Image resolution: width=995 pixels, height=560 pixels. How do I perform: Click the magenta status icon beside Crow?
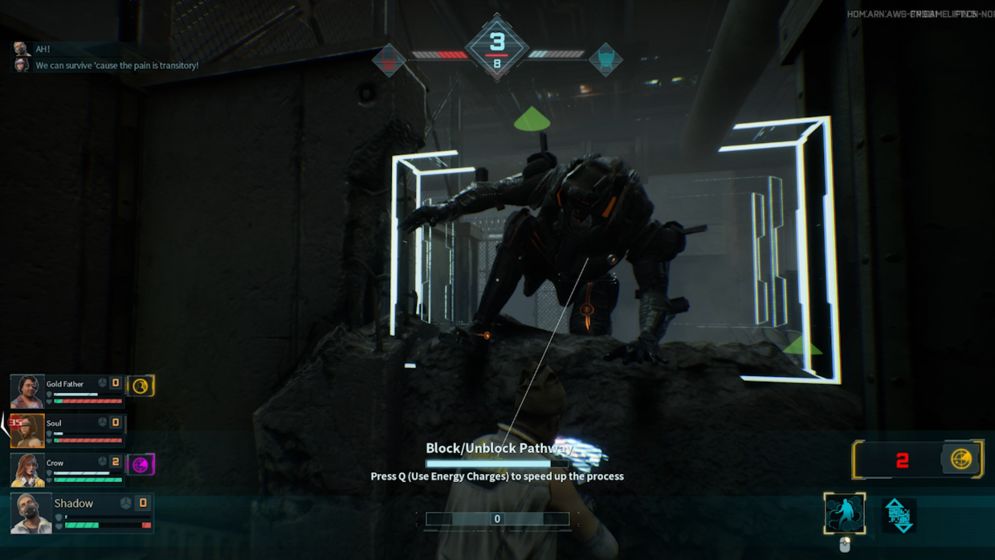pyautogui.click(x=141, y=464)
